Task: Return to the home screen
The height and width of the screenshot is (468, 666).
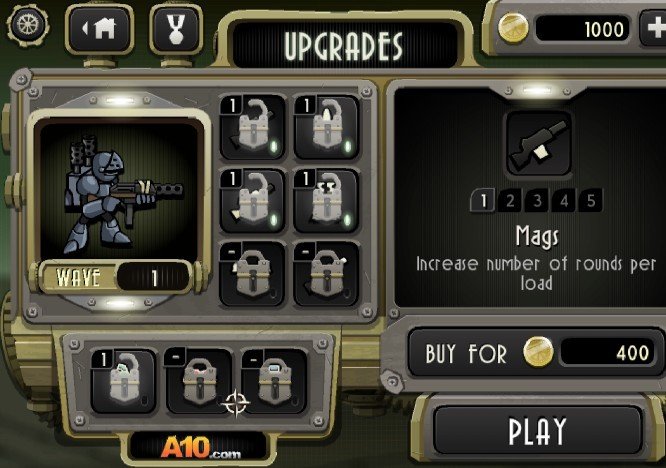Action: click(99, 28)
